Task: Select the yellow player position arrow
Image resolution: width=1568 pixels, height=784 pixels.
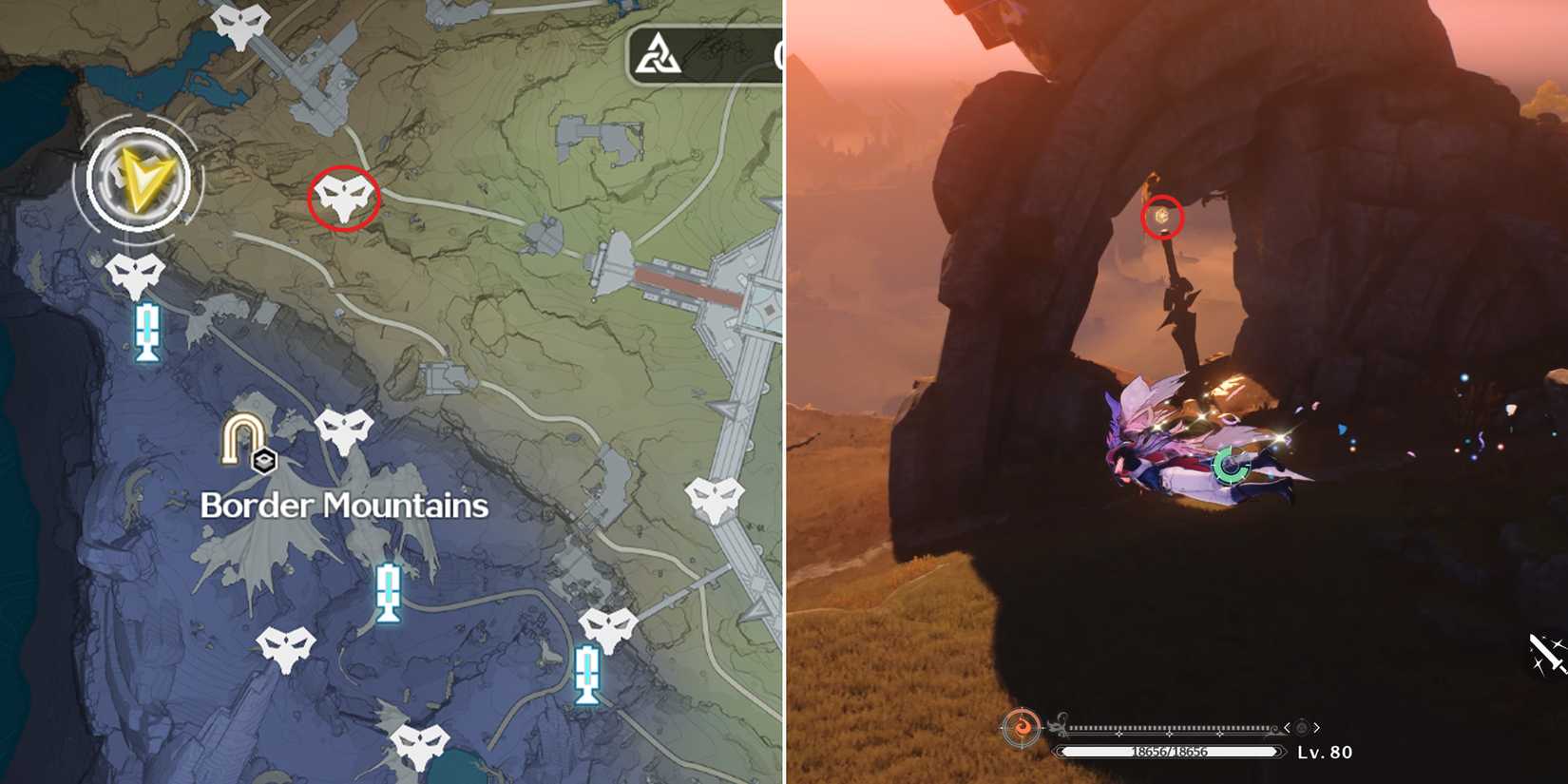Action: pyautogui.click(x=141, y=181)
